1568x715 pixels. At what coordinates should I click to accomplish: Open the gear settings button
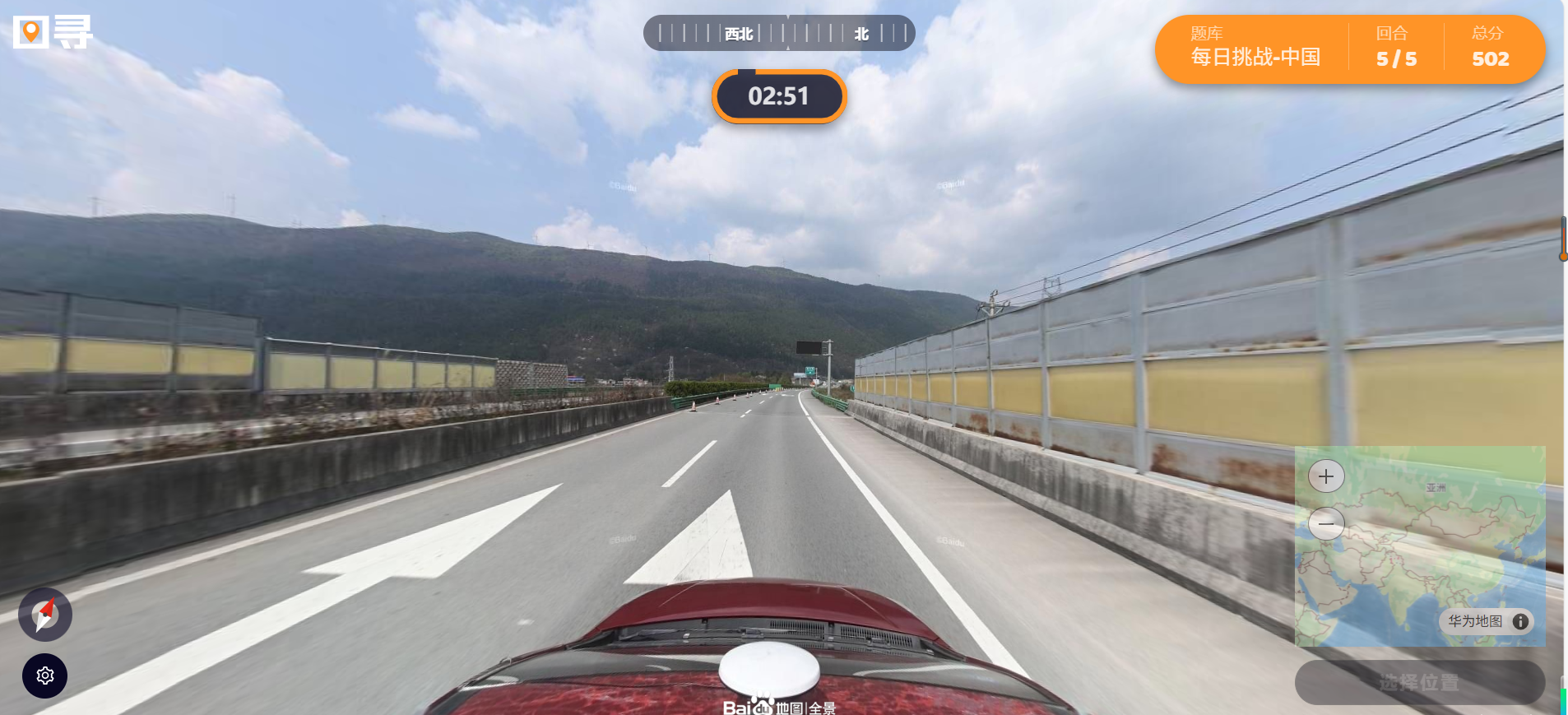tap(44, 676)
